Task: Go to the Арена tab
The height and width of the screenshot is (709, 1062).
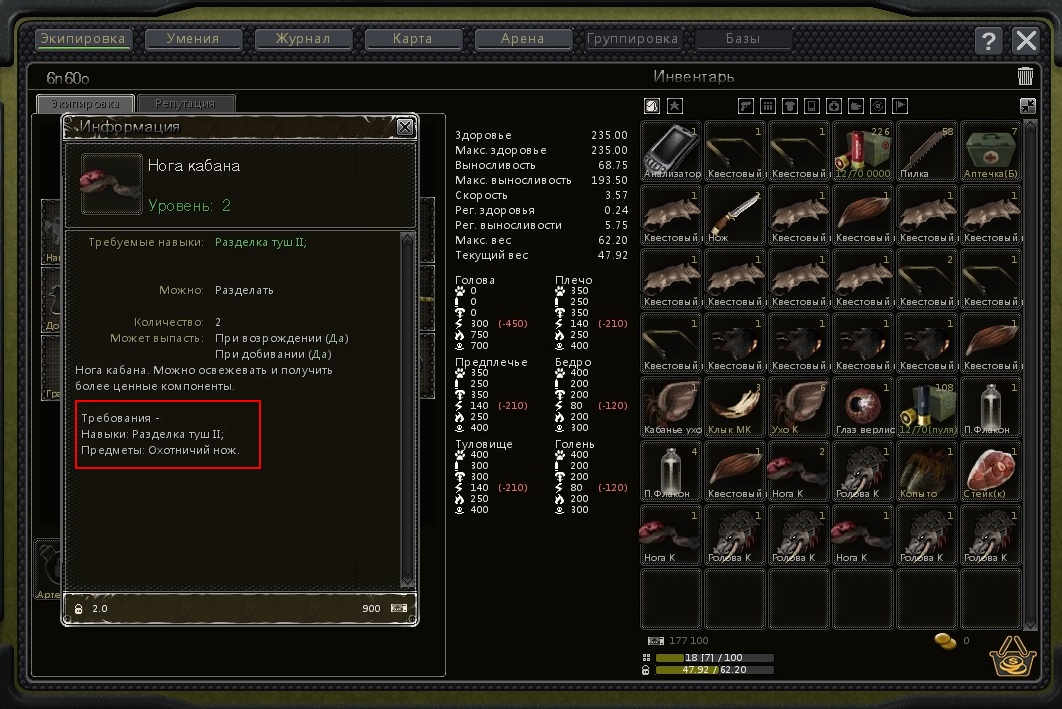Action: [523, 40]
